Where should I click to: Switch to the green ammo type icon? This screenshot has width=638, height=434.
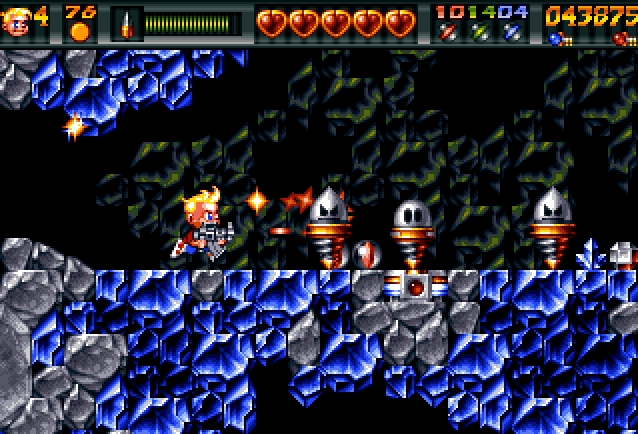(481, 33)
